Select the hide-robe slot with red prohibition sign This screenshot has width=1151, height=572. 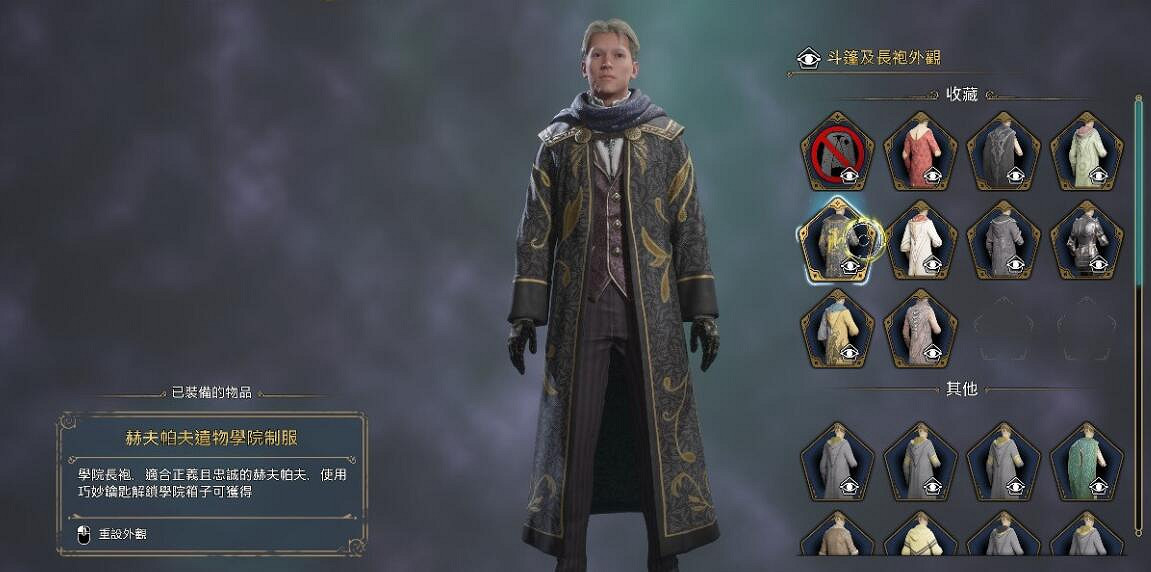pos(837,152)
